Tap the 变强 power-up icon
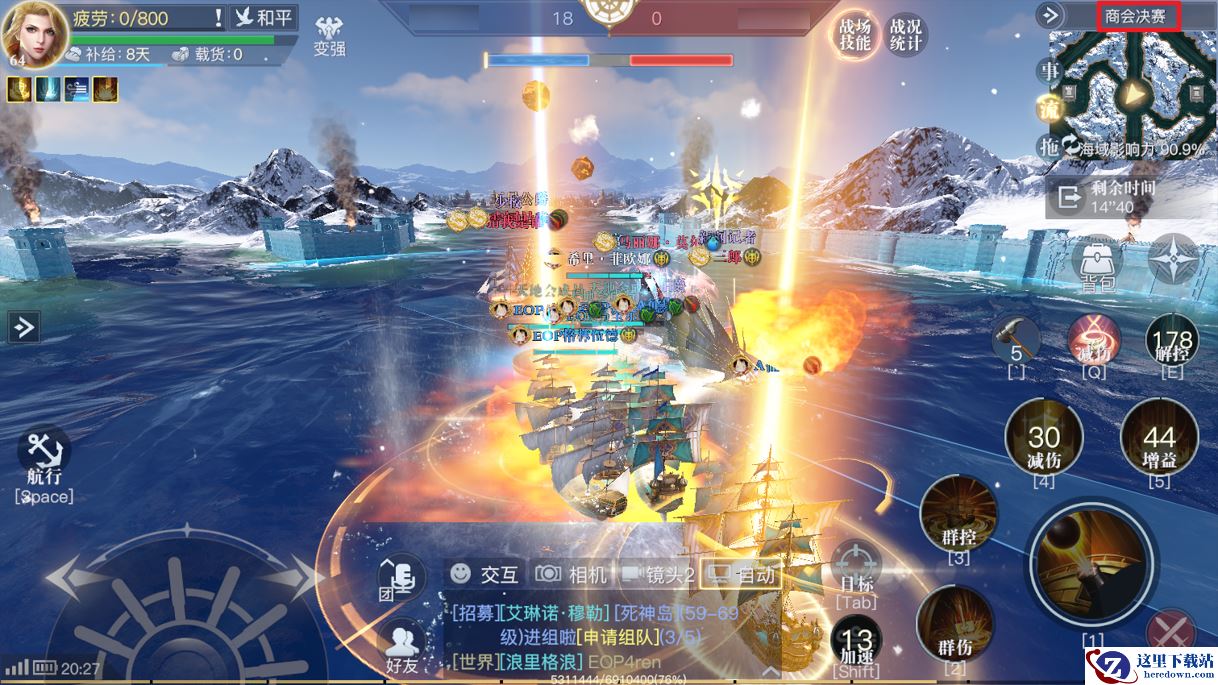The image size is (1218, 685). [329, 36]
